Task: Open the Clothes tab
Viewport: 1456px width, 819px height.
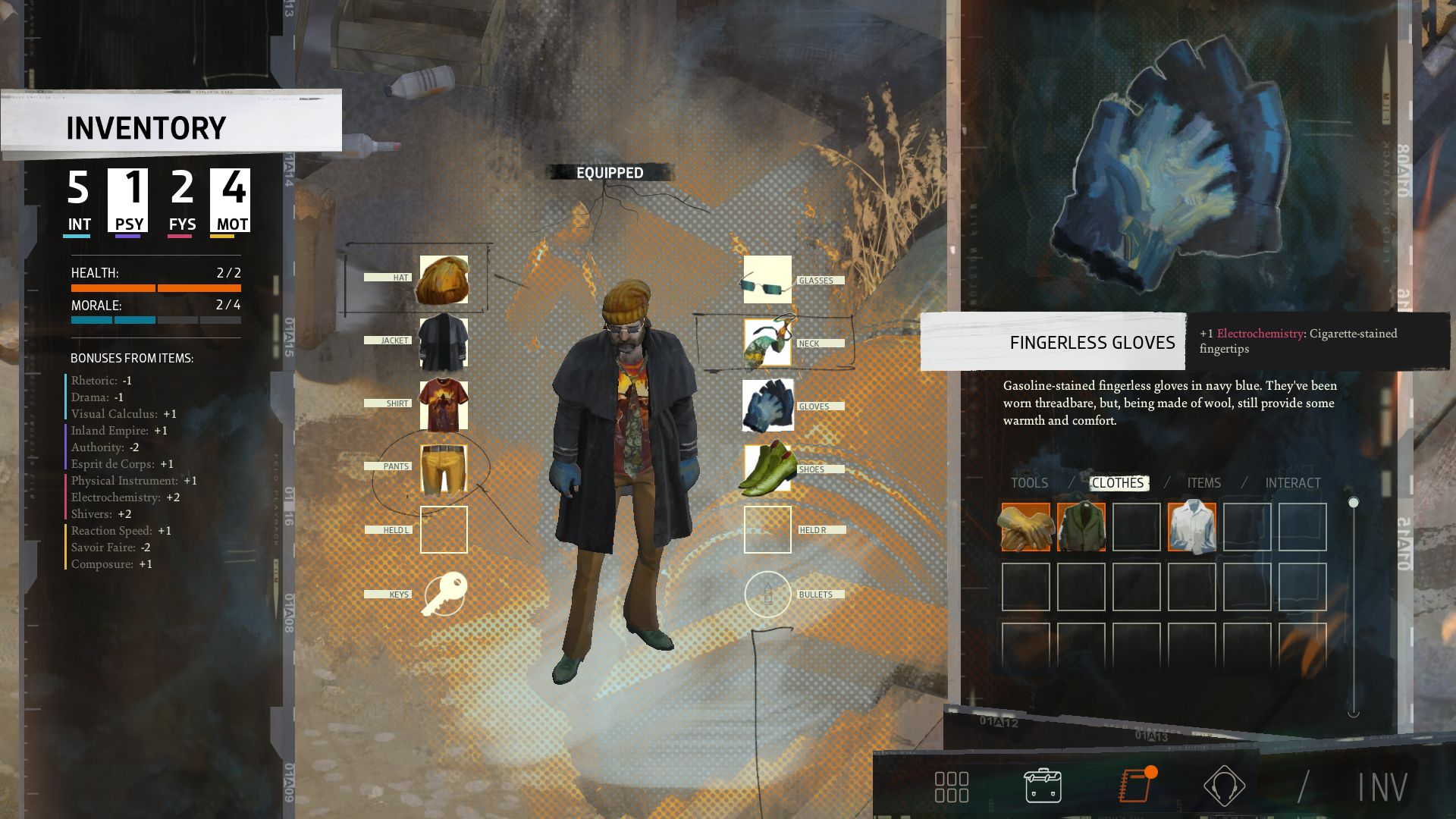Action: coord(1118,483)
